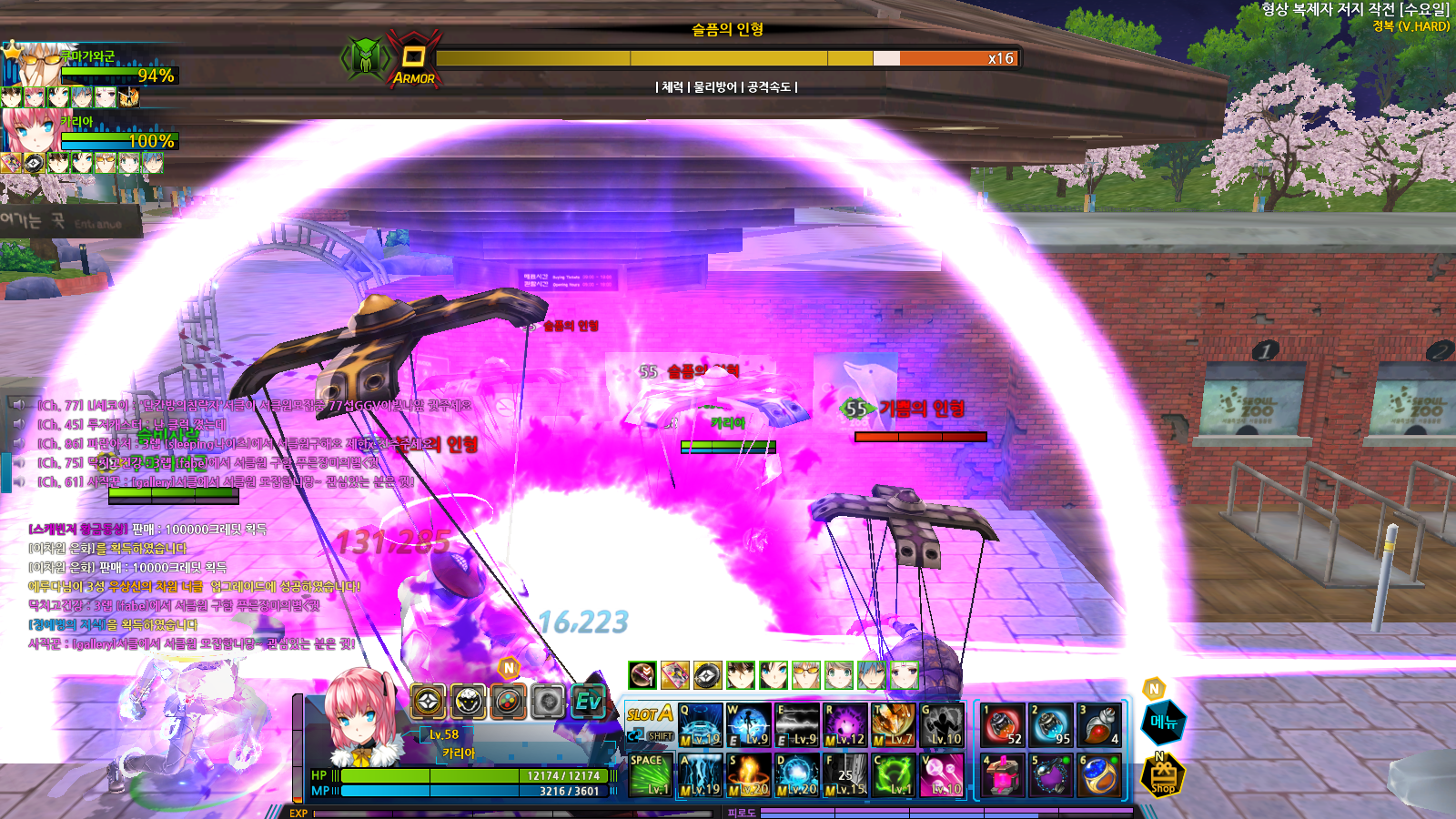Open the 메뉴 menu button
1456x819 pixels.
pyautogui.click(x=1163, y=723)
